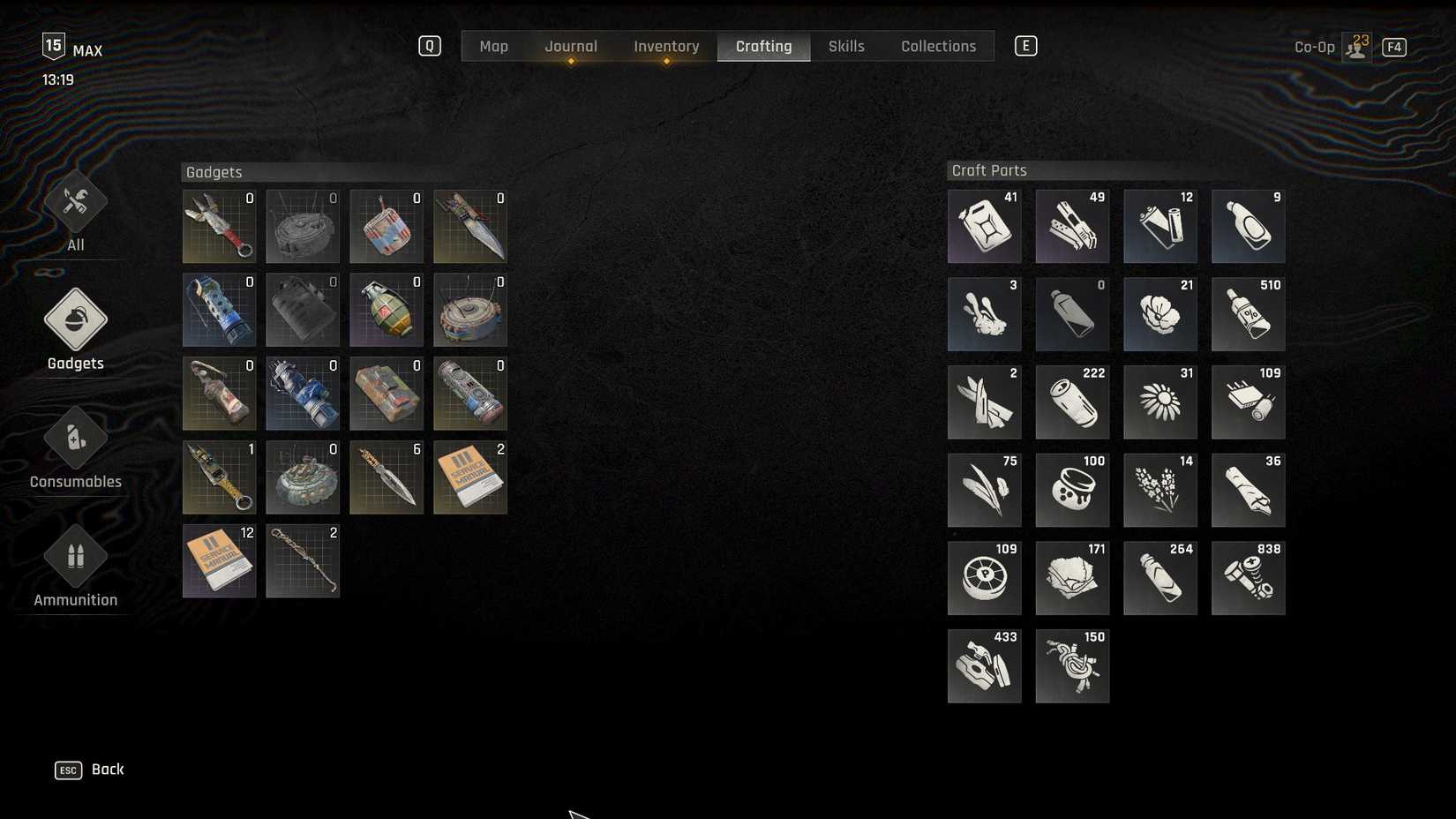Select the Molotov cocktail gadget blueprint

point(219,393)
